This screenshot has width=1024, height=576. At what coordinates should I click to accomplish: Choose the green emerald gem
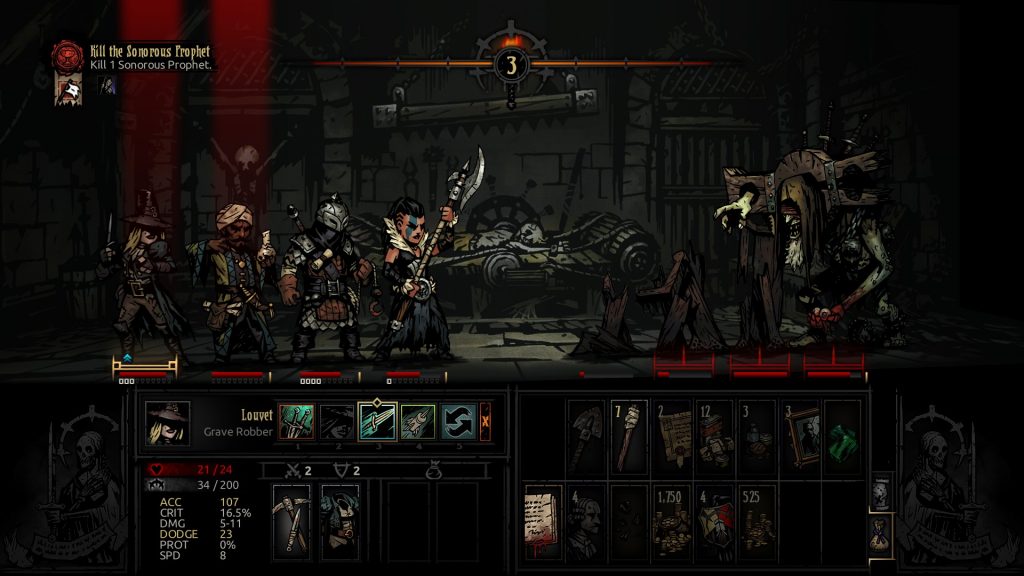point(842,436)
